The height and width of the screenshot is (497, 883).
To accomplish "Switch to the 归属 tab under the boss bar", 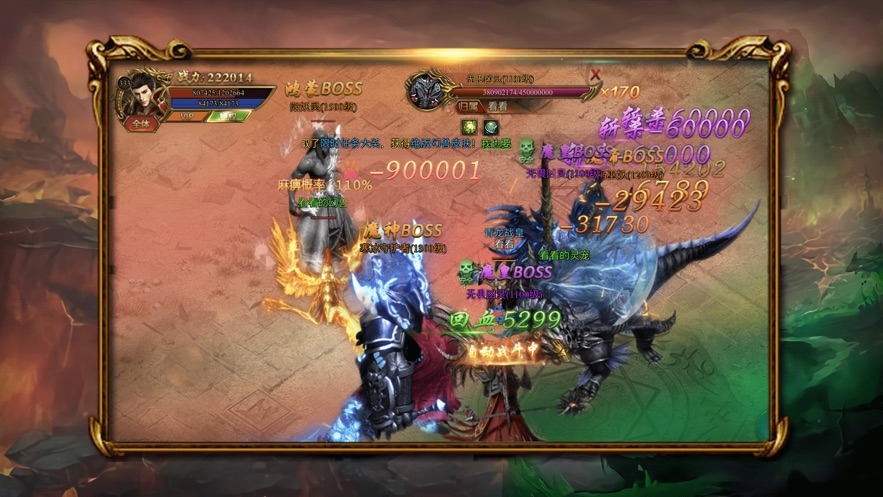I will [x=469, y=106].
